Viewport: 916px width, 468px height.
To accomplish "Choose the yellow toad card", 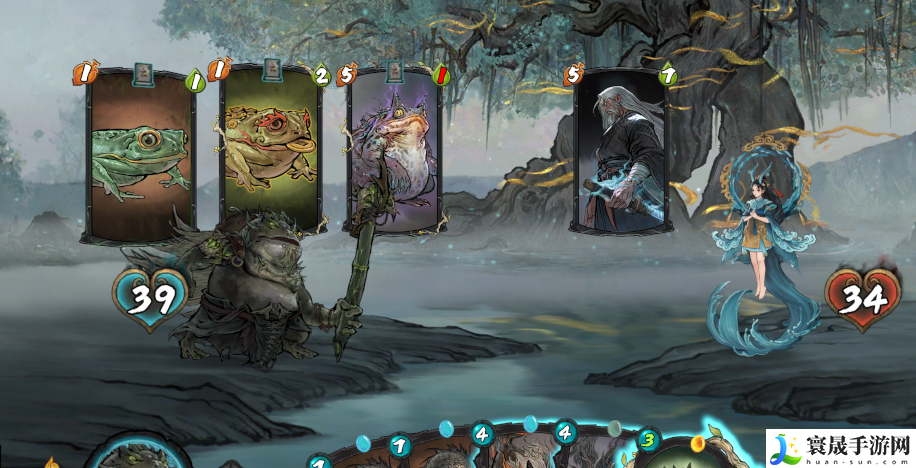I will (x=268, y=150).
